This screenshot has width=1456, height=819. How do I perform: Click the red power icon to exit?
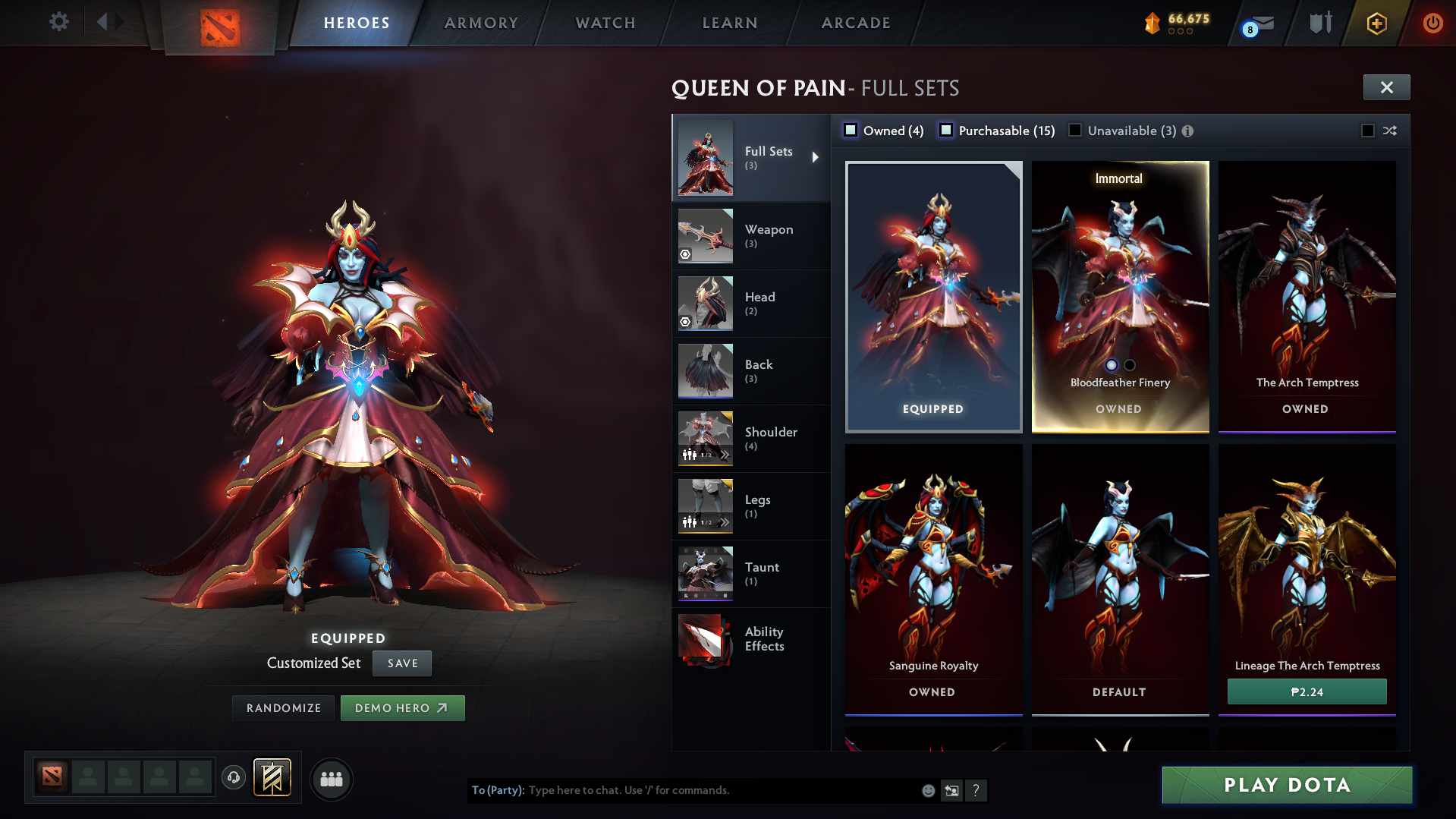point(1432,22)
